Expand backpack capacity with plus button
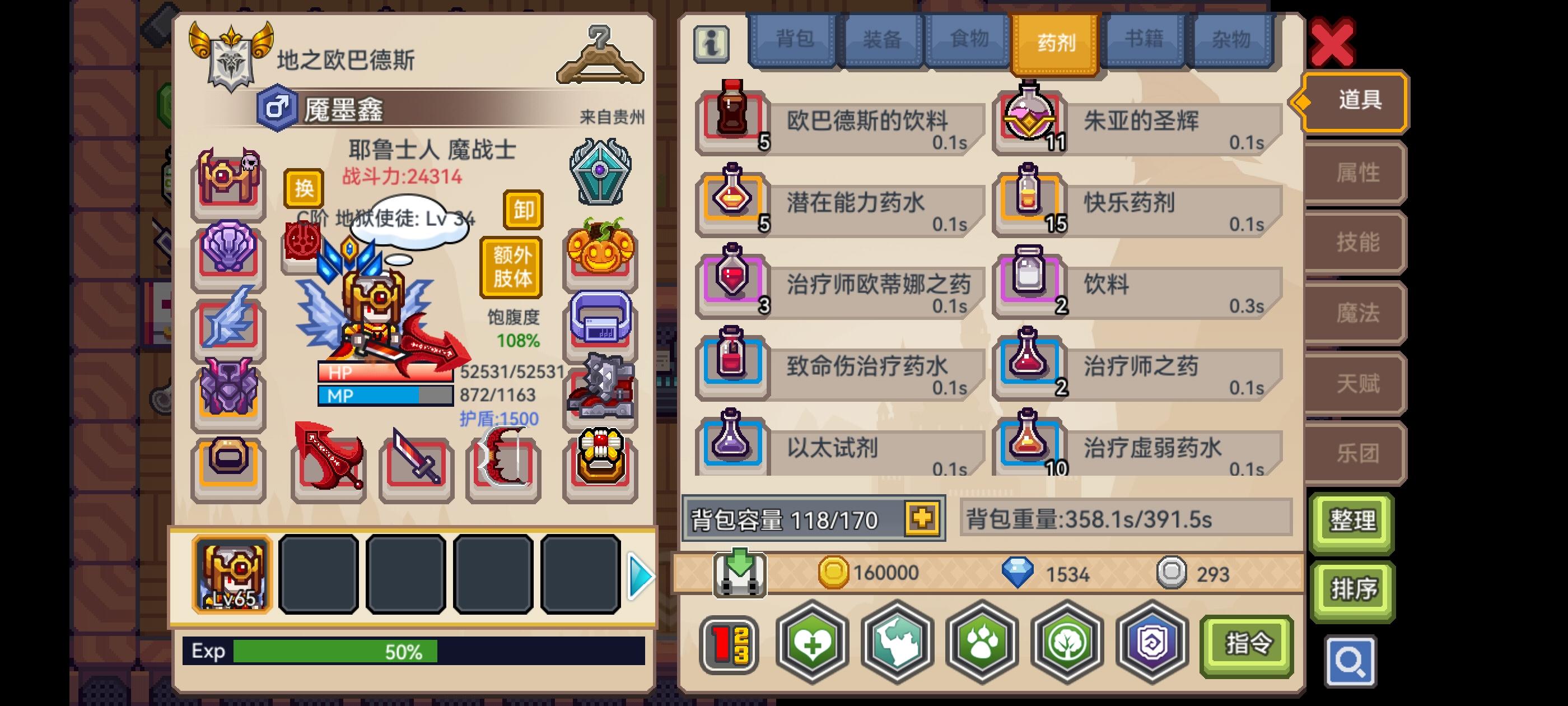Image resolution: width=1568 pixels, height=706 pixels. point(923,519)
